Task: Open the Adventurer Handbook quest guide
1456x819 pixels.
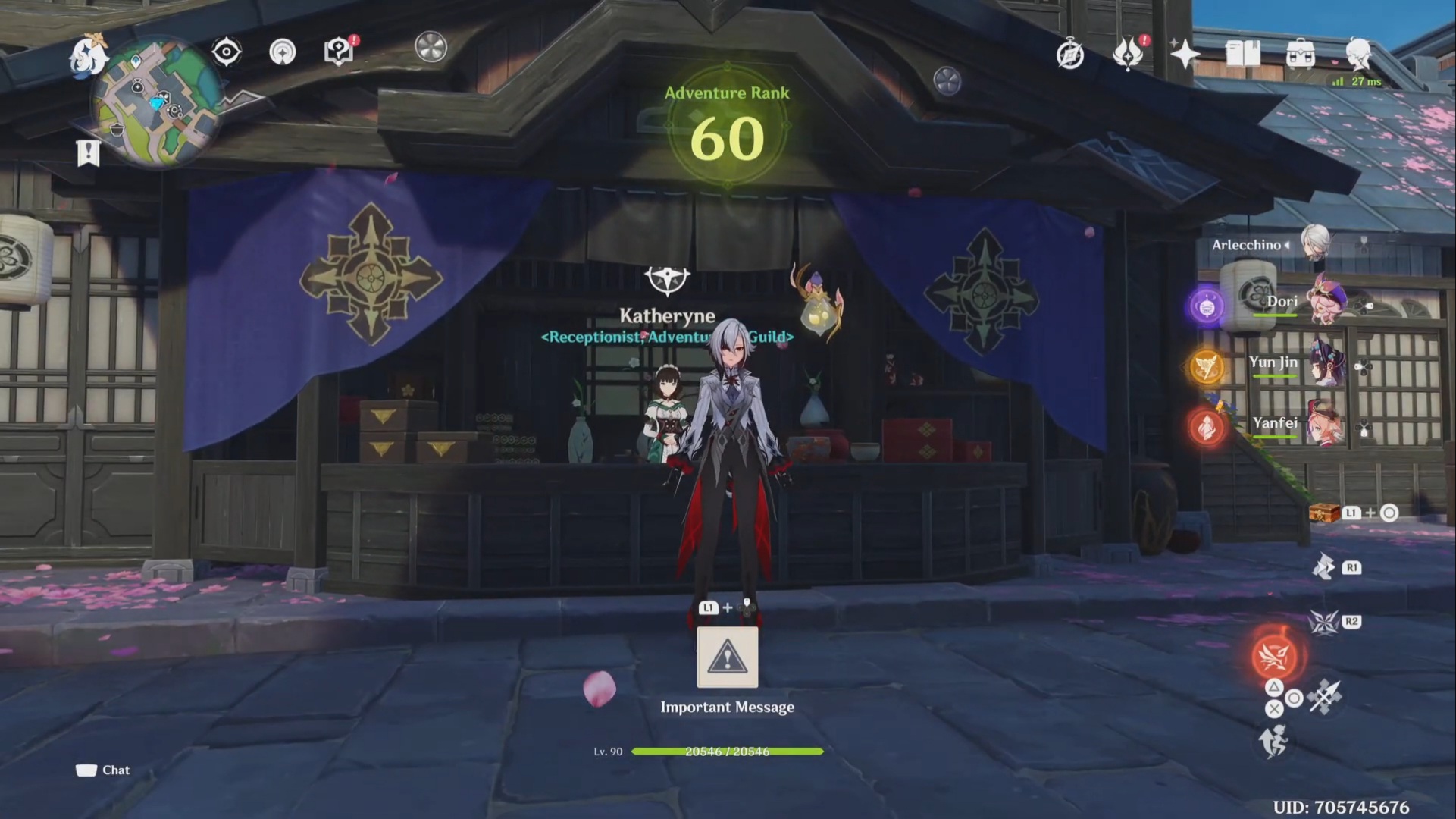Action: point(338,51)
